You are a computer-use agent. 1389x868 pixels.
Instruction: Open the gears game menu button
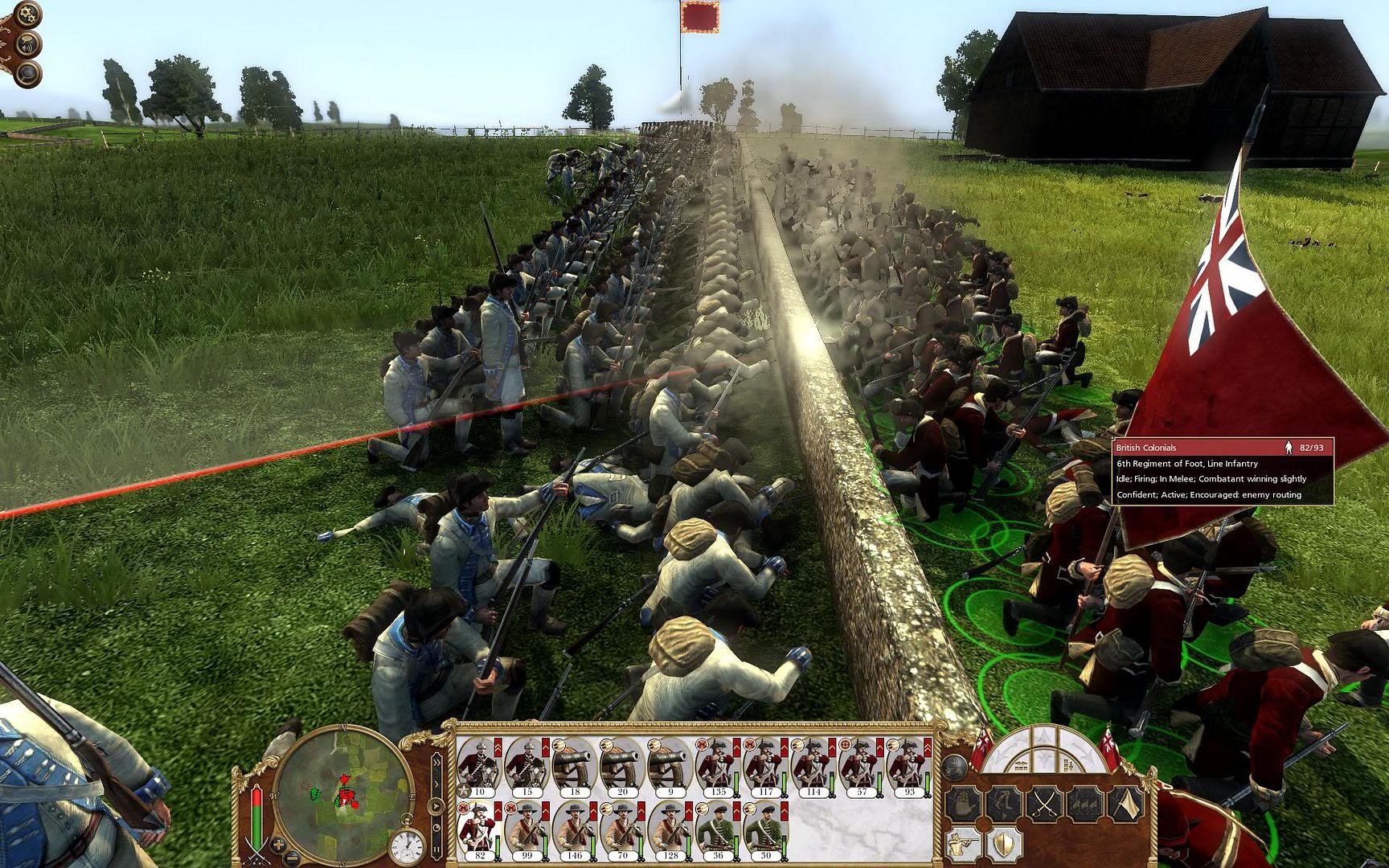tap(27, 14)
